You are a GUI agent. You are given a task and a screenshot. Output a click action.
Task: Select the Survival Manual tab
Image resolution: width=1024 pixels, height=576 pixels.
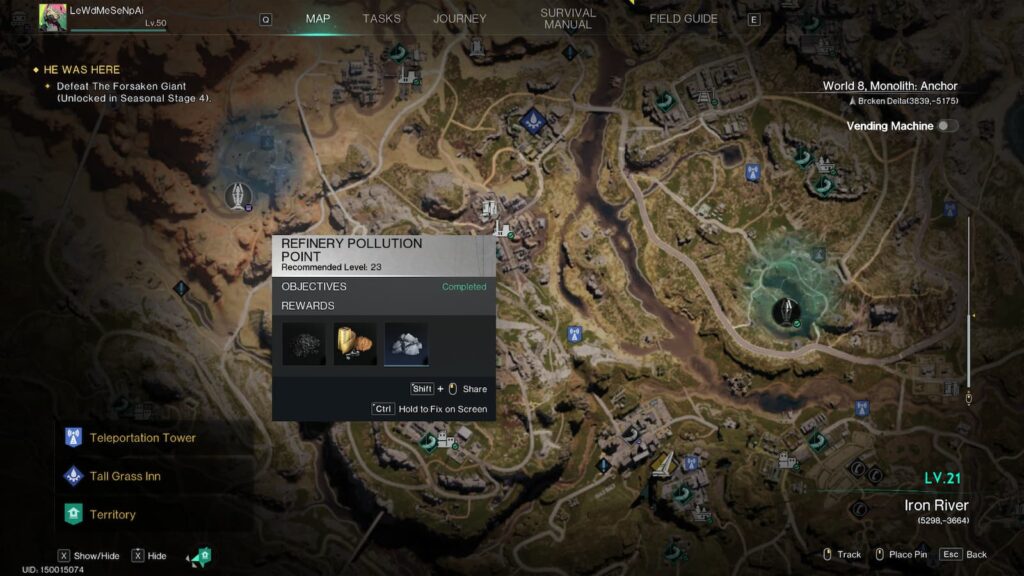tap(567, 19)
